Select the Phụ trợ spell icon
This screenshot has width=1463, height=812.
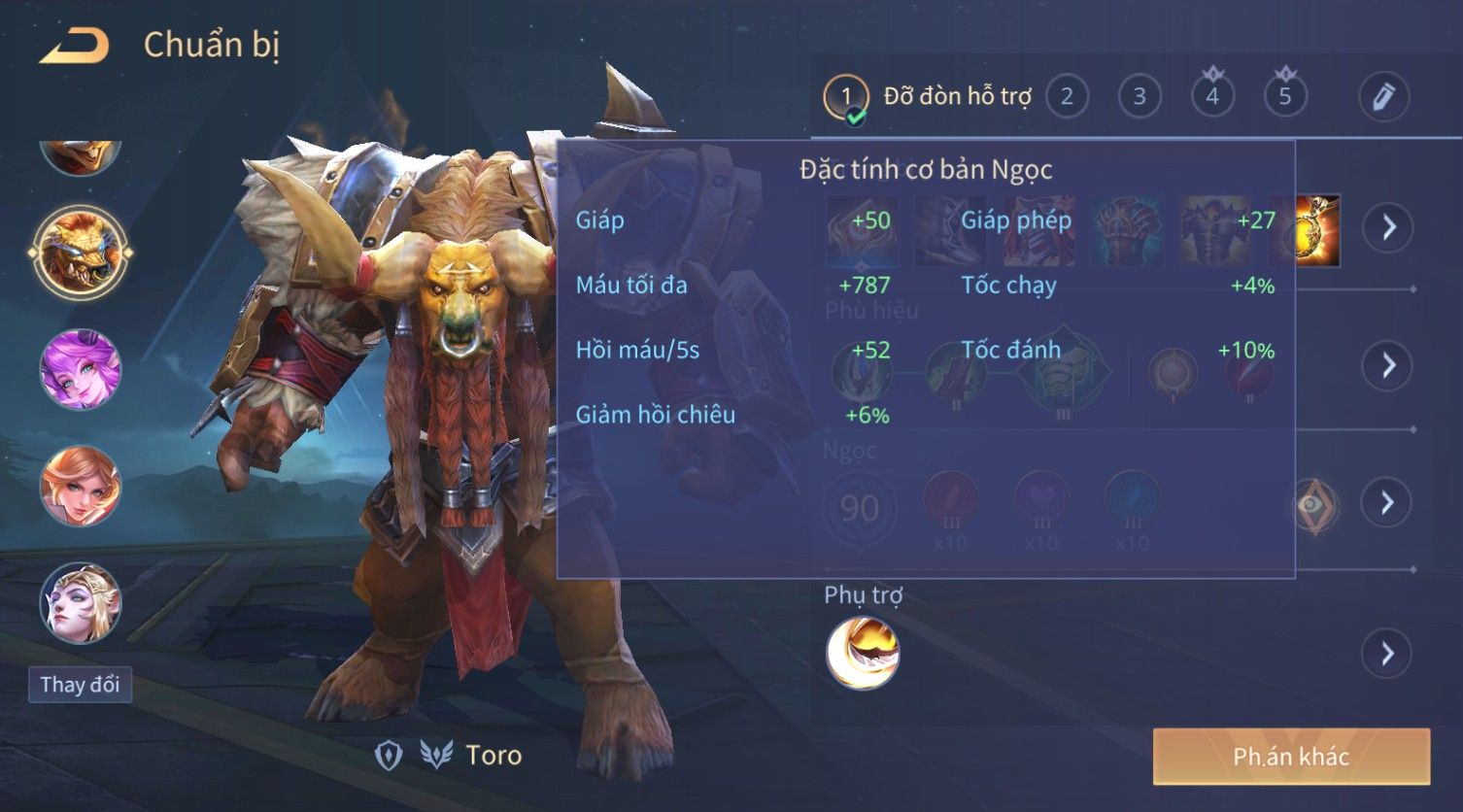pos(863,653)
